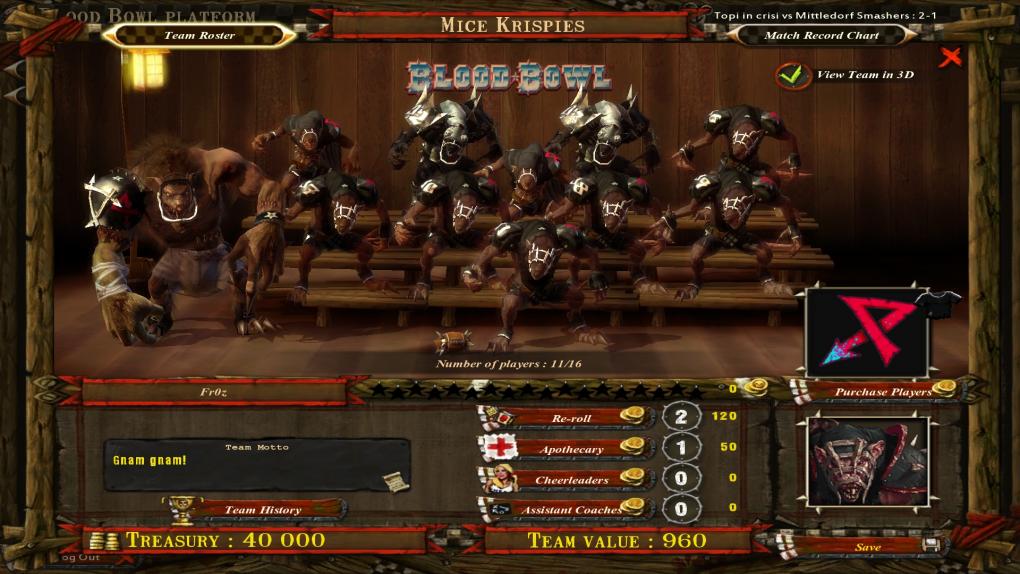Viewport: 1020px width, 574px height.
Task: Hire Cheerleaders for the team
Action: [x=570, y=479]
